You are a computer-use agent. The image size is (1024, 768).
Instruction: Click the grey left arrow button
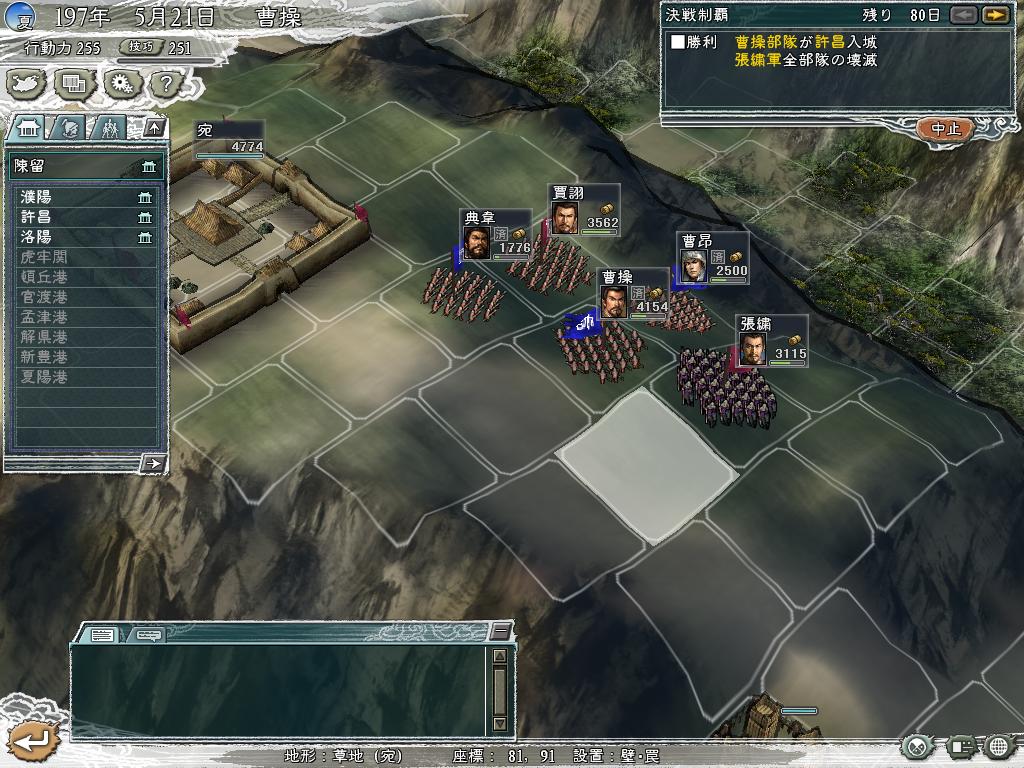(963, 15)
